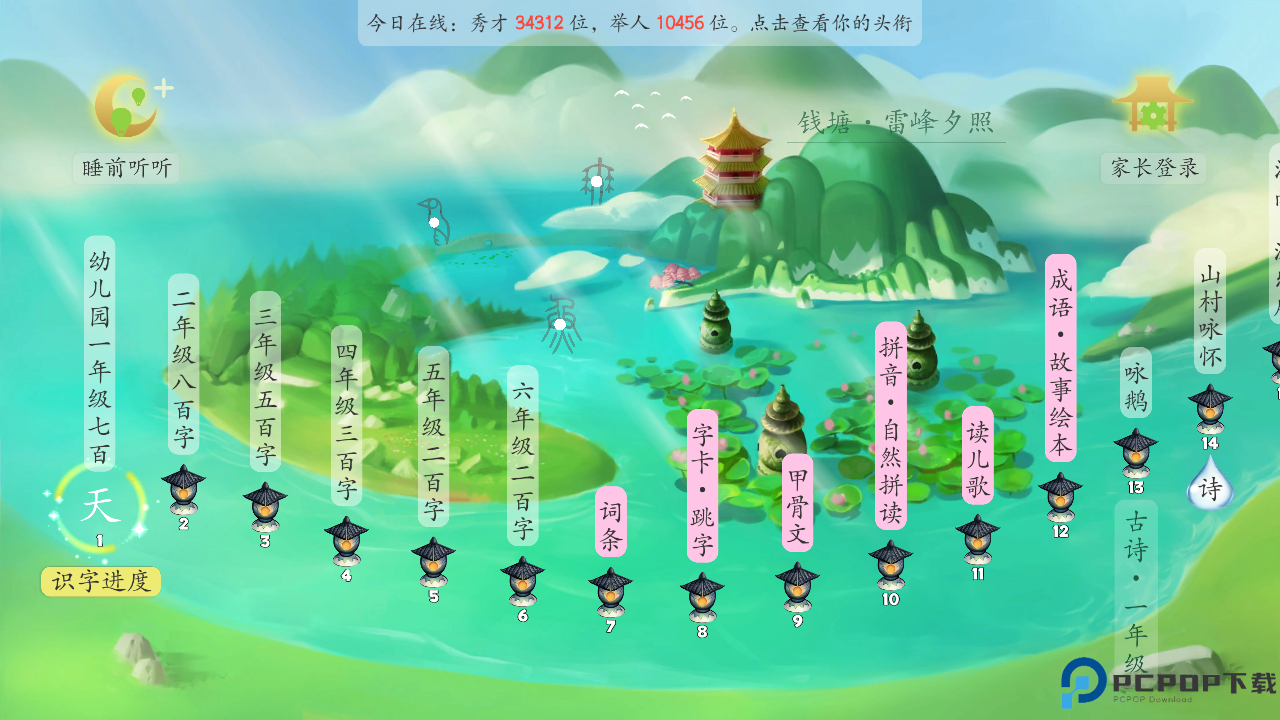Click the 诗 water droplet badge
This screenshot has width=1280, height=720.
click(x=1210, y=490)
